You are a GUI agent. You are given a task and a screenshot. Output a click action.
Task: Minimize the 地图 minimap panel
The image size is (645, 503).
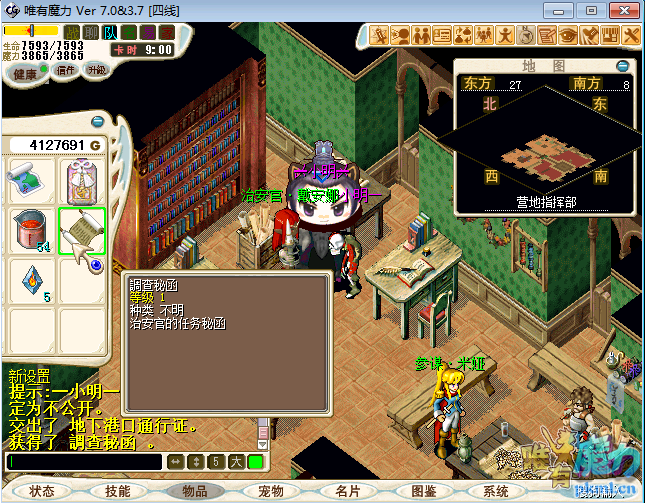[x=623, y=66]
